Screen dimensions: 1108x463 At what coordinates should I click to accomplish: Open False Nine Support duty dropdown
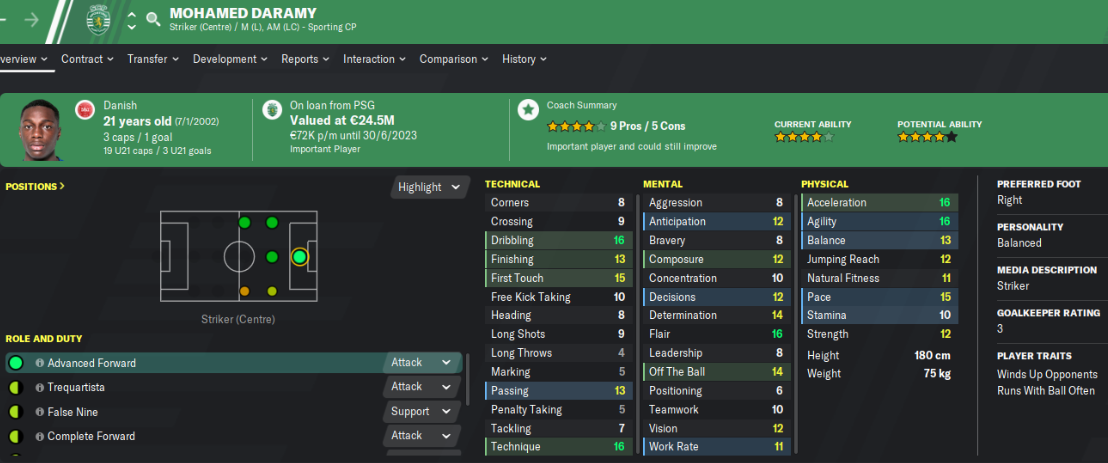[421, 412]
